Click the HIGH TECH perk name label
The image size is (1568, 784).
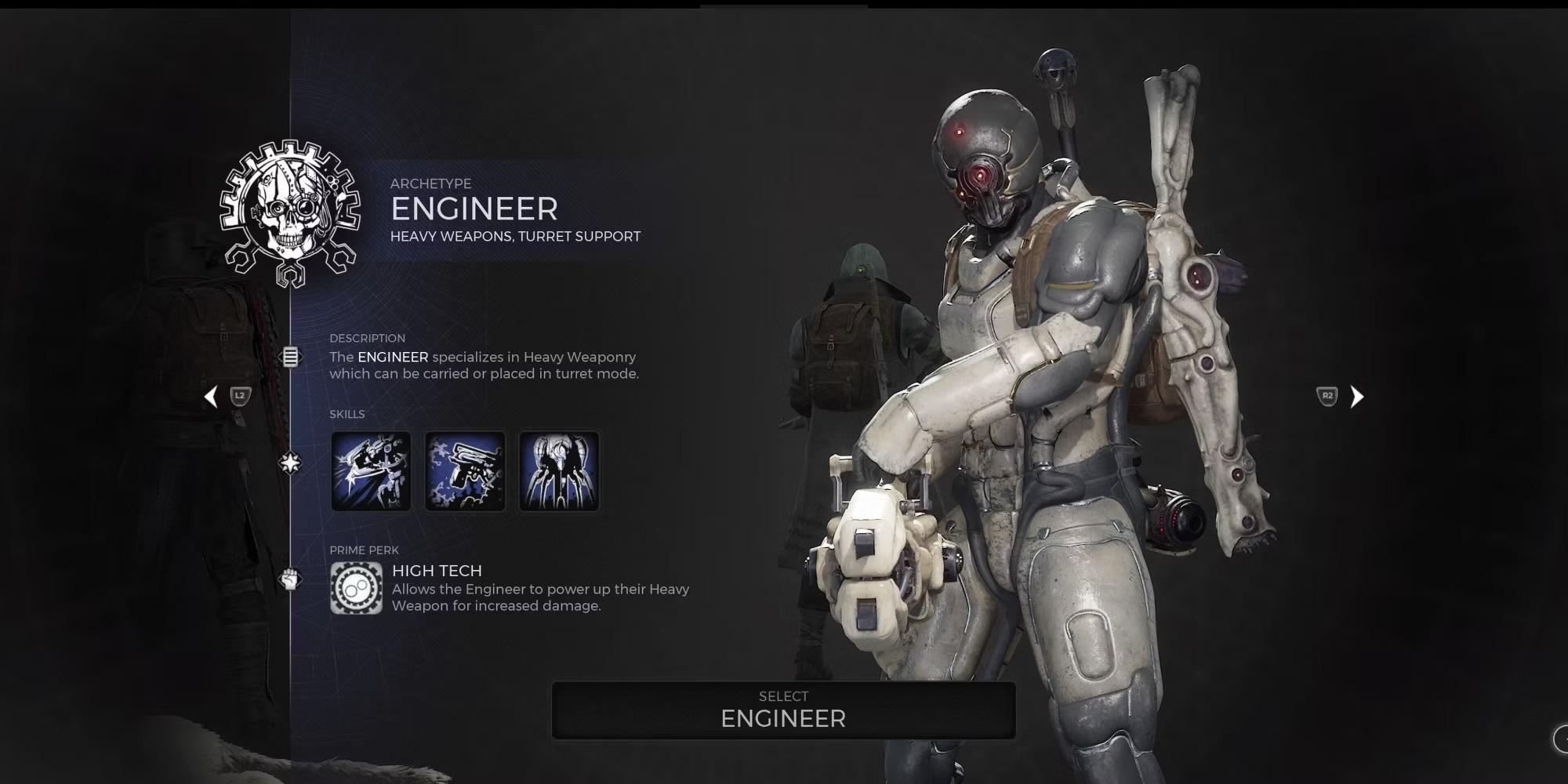[436, 571]
